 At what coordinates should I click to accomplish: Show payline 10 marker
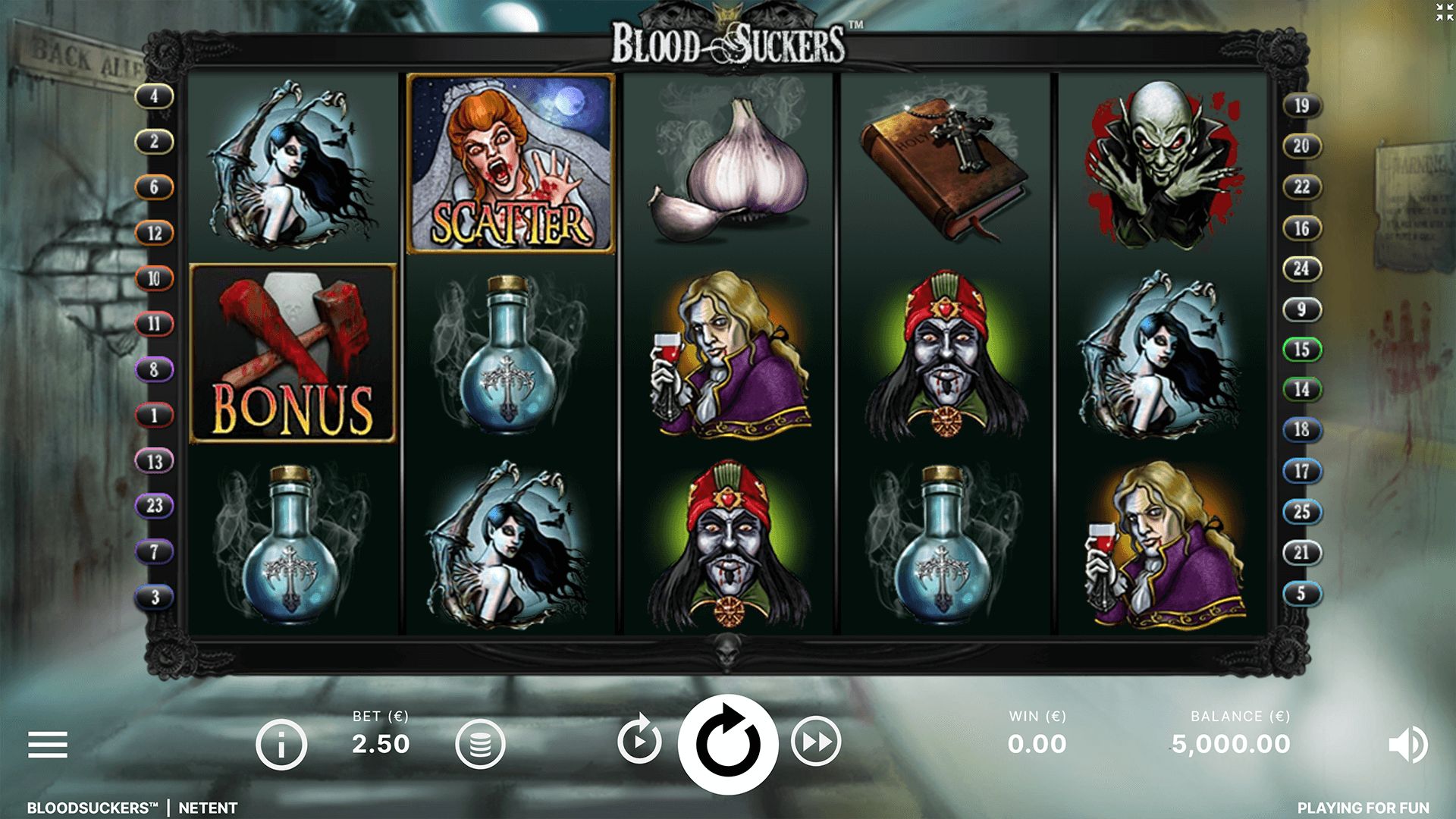pyautogui.click(x=155, y=278)
